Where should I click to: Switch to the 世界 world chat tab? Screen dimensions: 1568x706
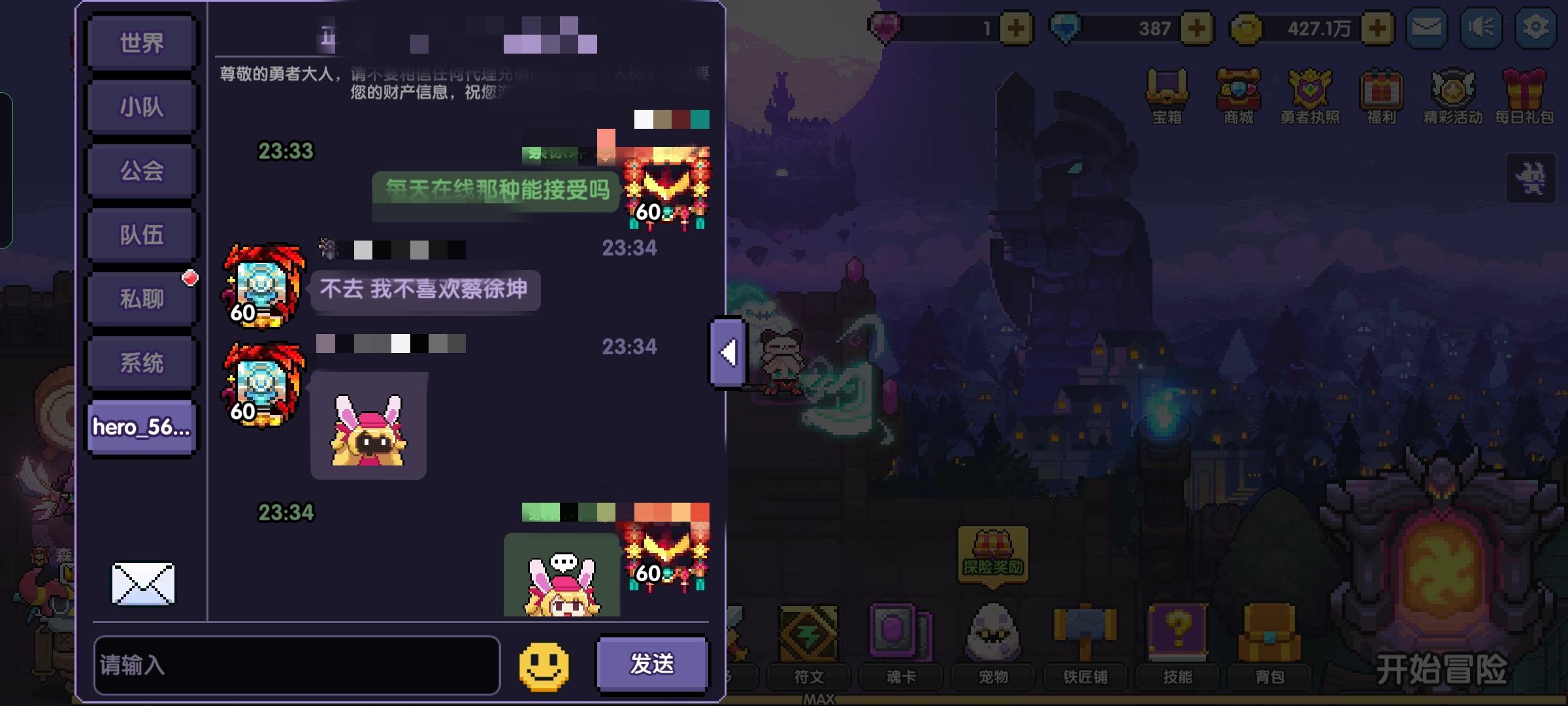pos(141,41)
